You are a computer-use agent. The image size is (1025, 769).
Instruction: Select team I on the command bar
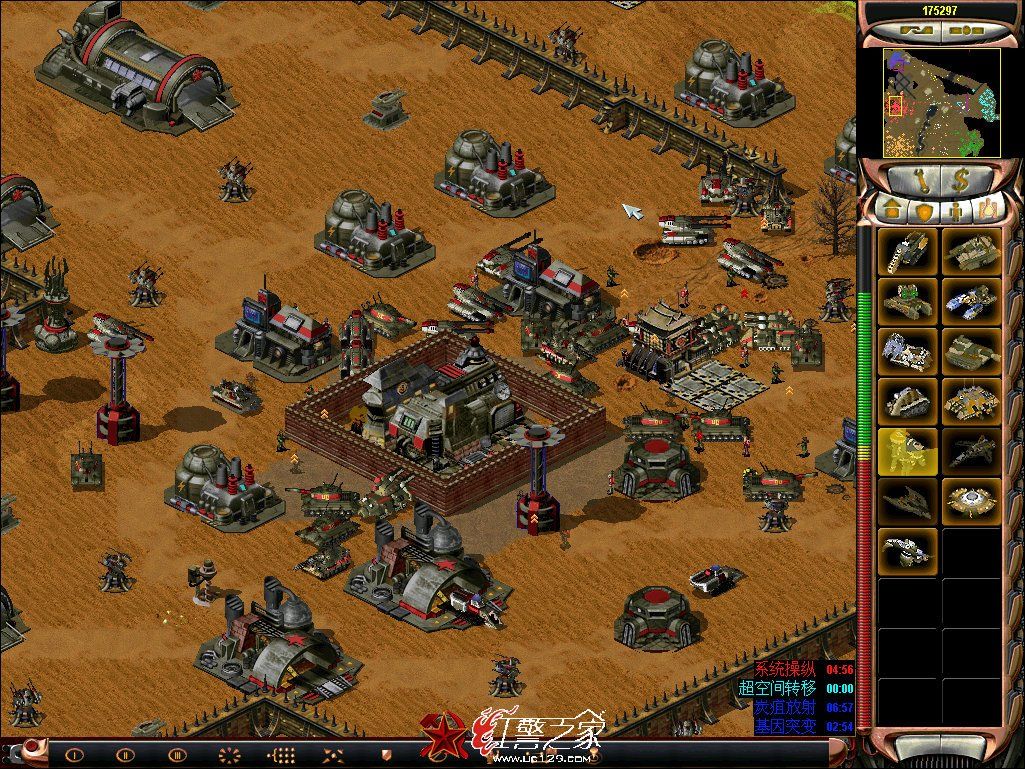pyautogui.click(x=71, y=755)
